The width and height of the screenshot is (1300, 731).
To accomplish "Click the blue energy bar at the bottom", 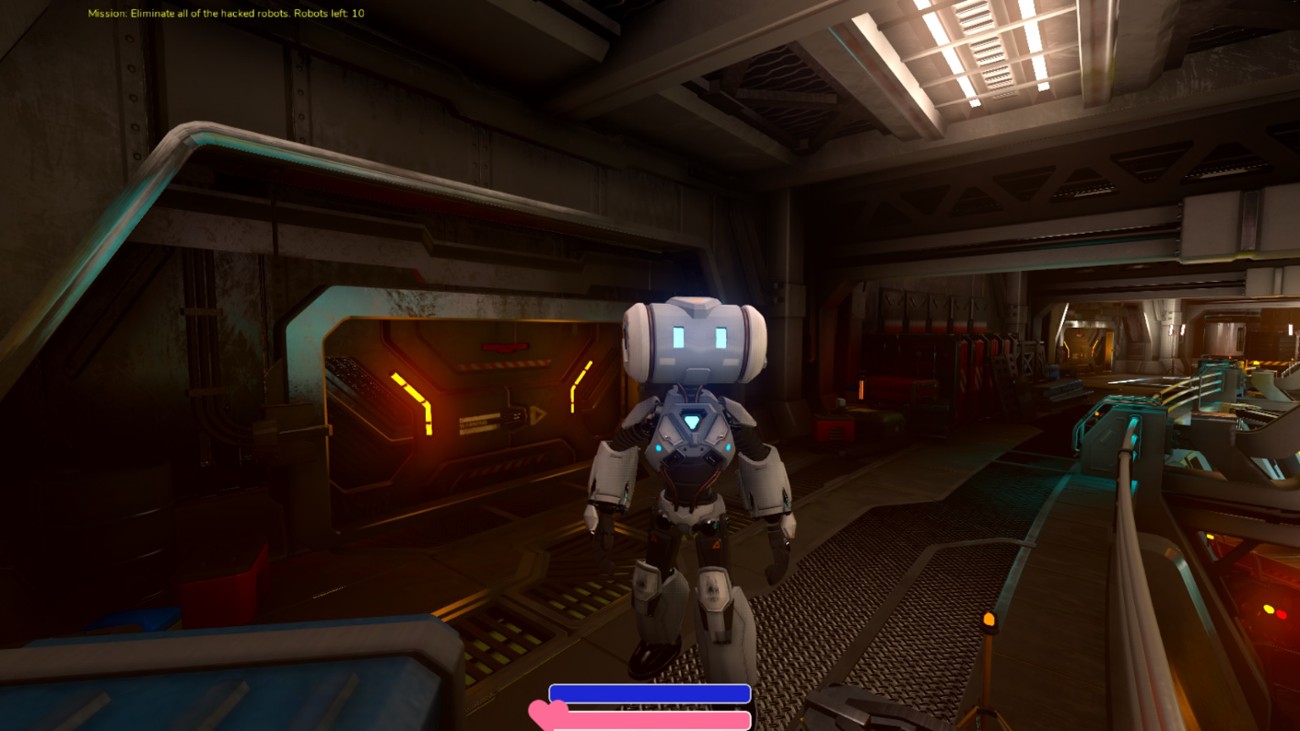I will click(x=650, y=692).
